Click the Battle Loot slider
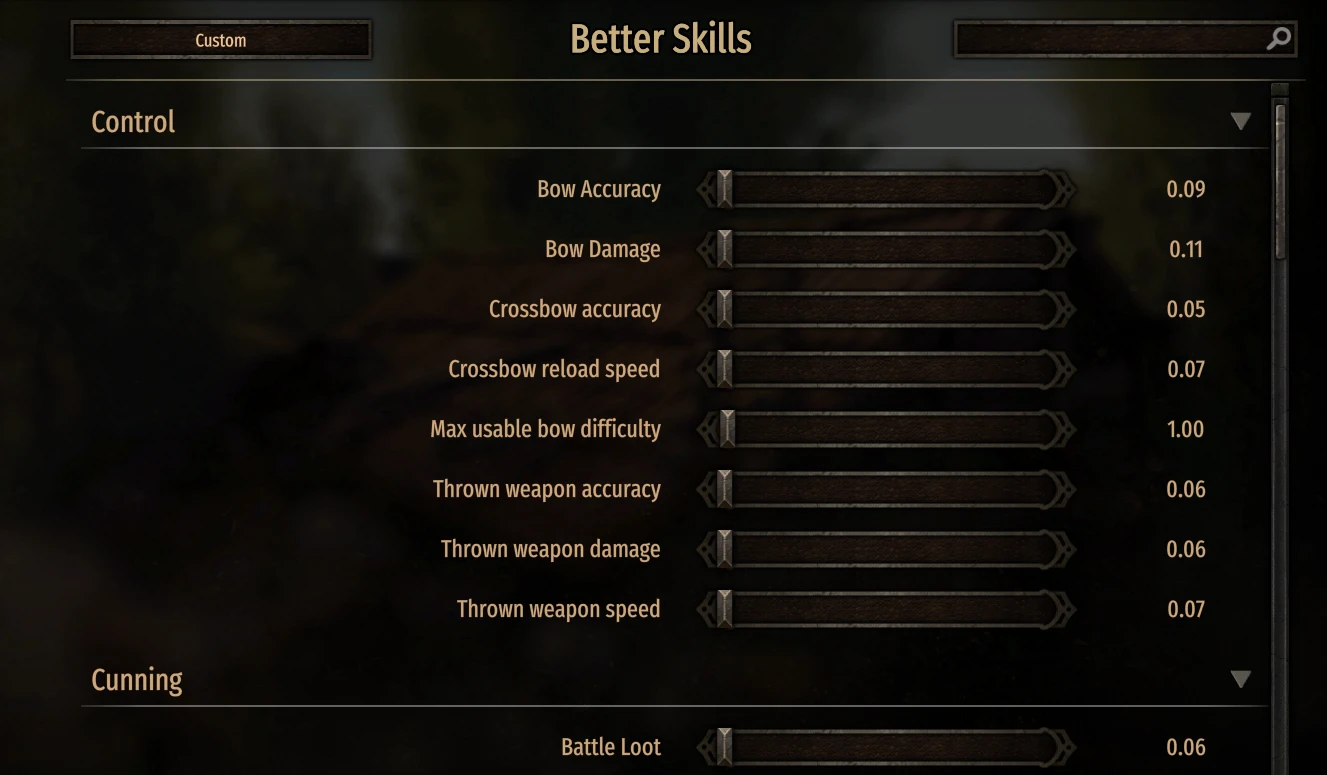 click(x=885, y=747)
